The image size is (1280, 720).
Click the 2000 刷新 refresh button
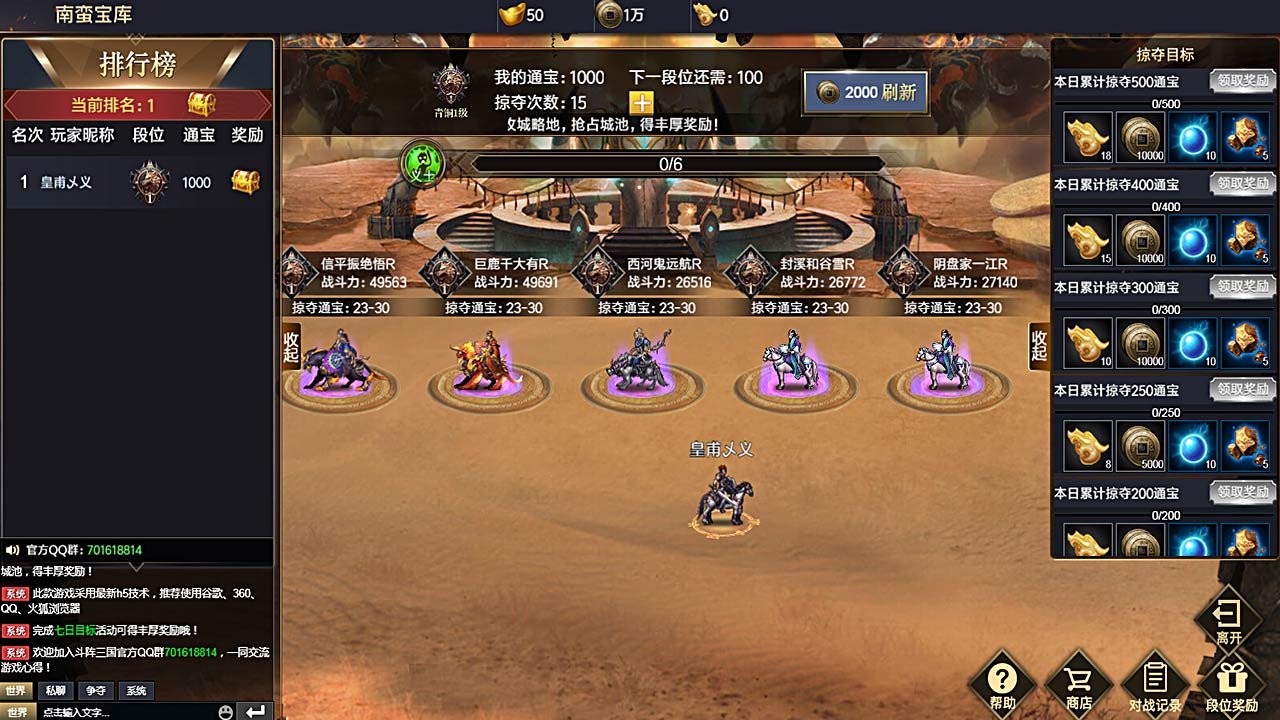click(x=864, y=93)
